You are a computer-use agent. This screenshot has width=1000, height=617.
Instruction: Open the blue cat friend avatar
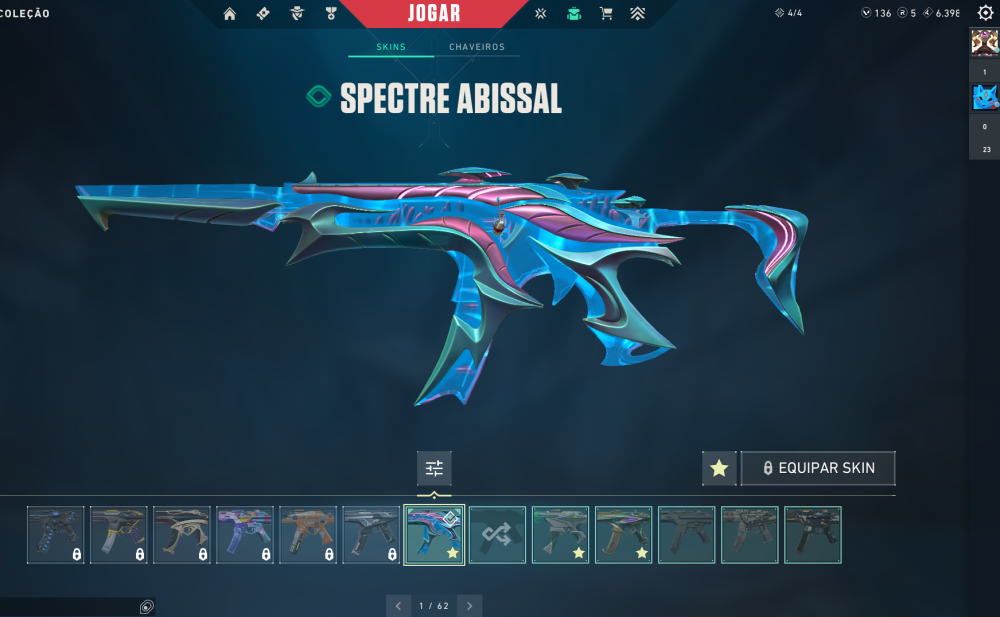tap(984, 97)
